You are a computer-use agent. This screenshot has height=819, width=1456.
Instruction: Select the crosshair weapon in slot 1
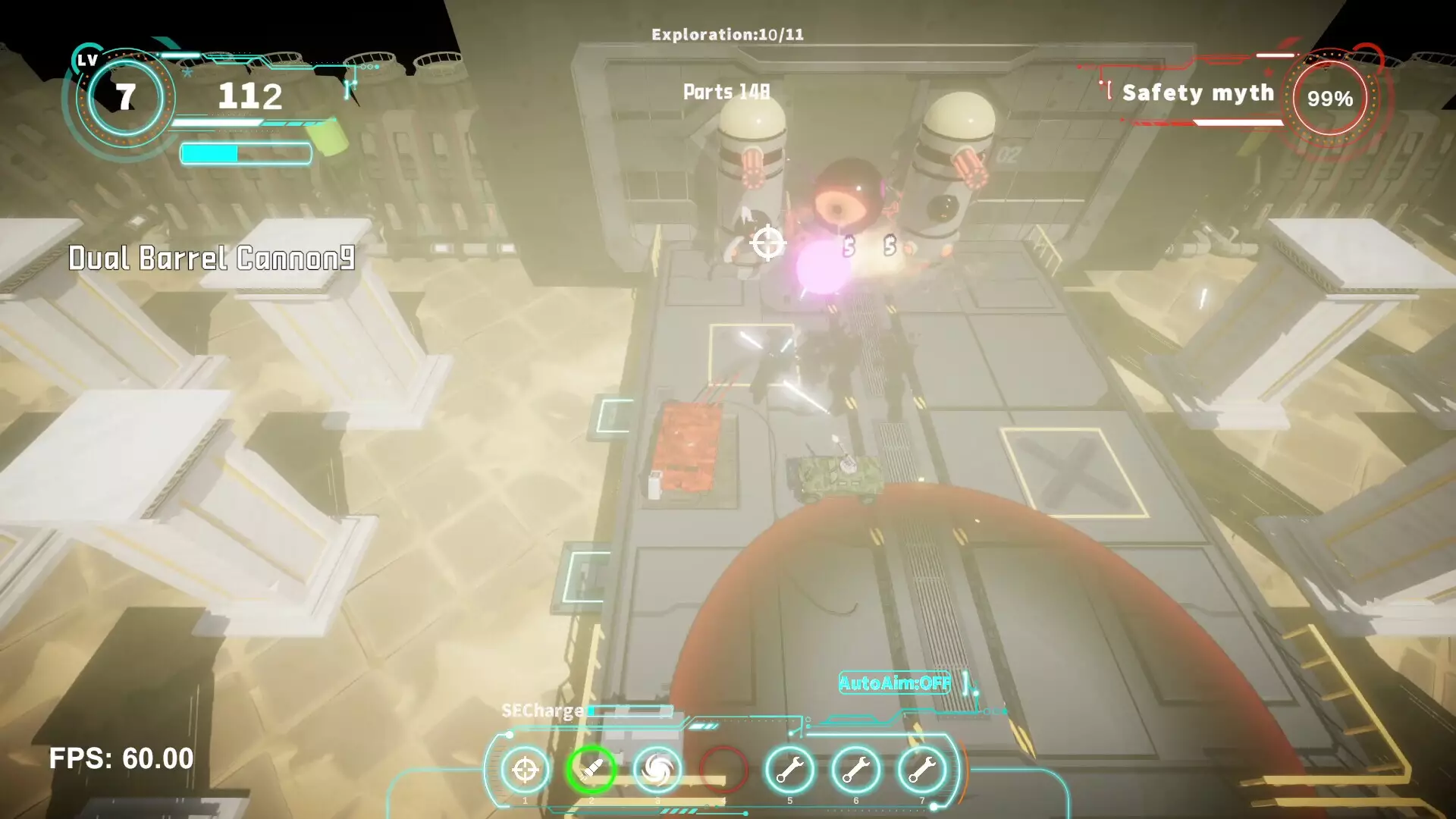(525, 770)
